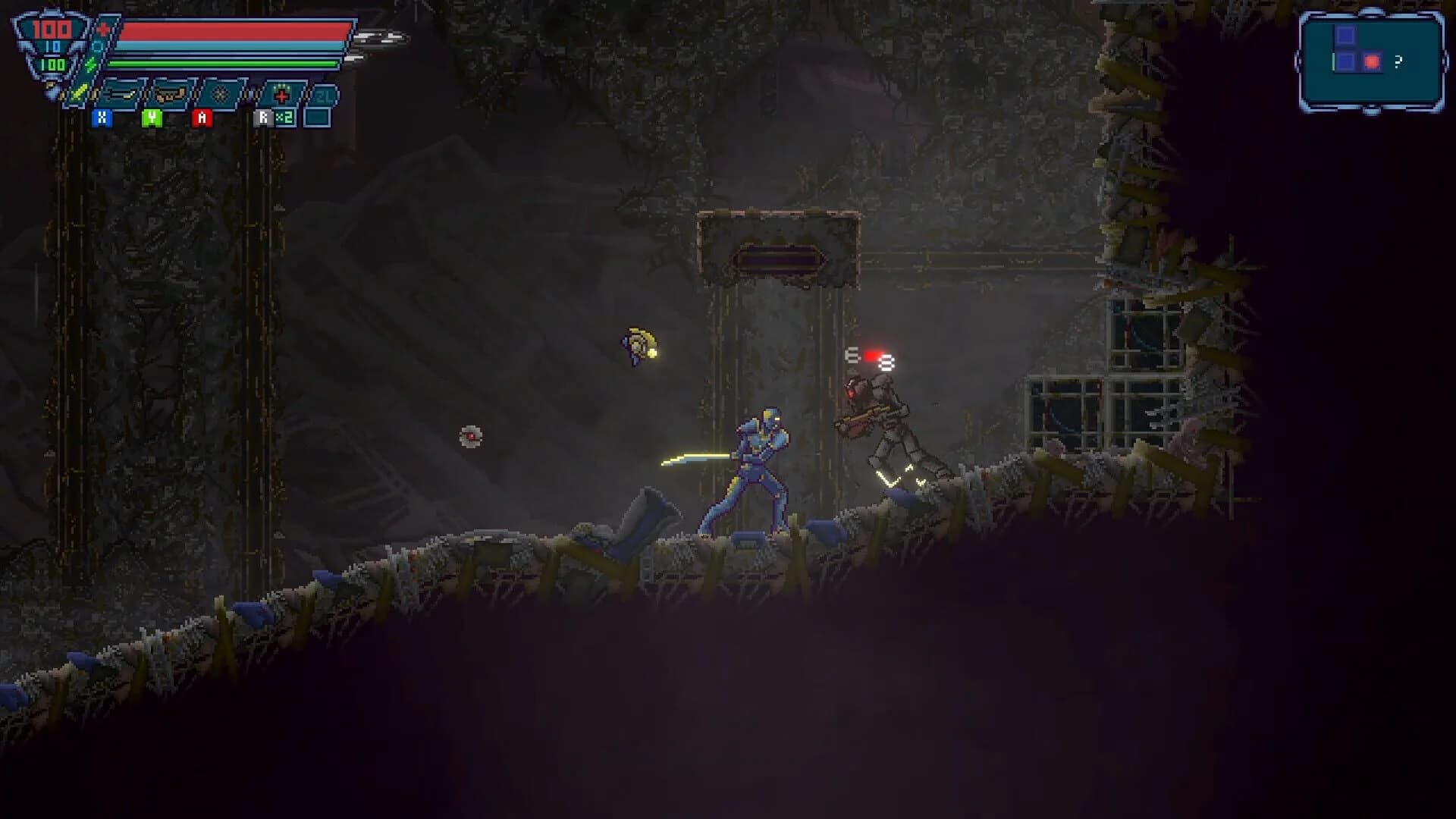
Task: Click the 2L shoulder-button ability slot
Action: point(324,97)
